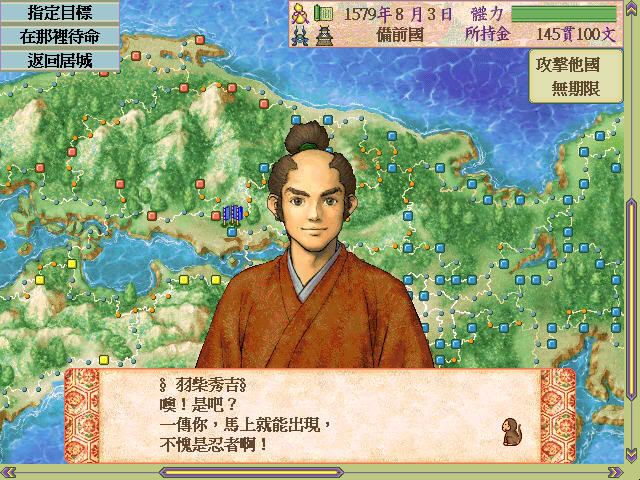Screen dimensions: 640x480
Task: Advance 羽柴秀吉's dialogue text box
Action: click(320, 413)
